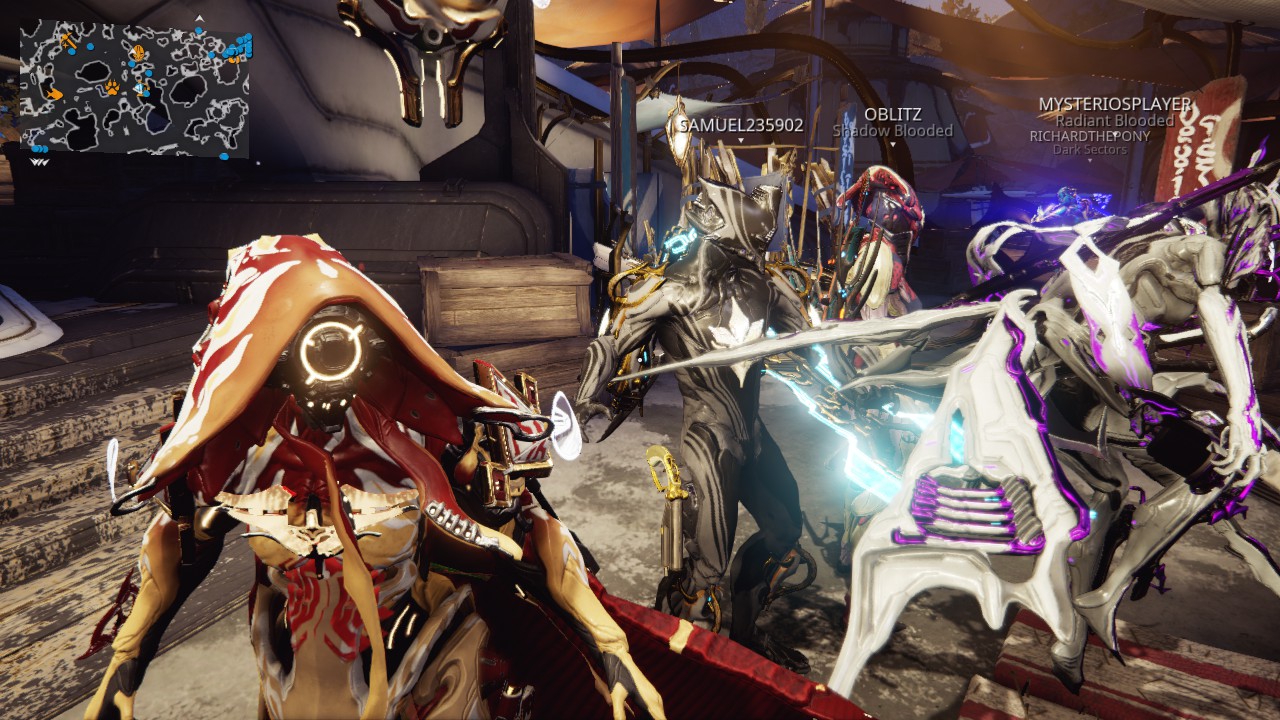
Task: Select the OBLITZ player name tag
Action: (x=892, y=114)
